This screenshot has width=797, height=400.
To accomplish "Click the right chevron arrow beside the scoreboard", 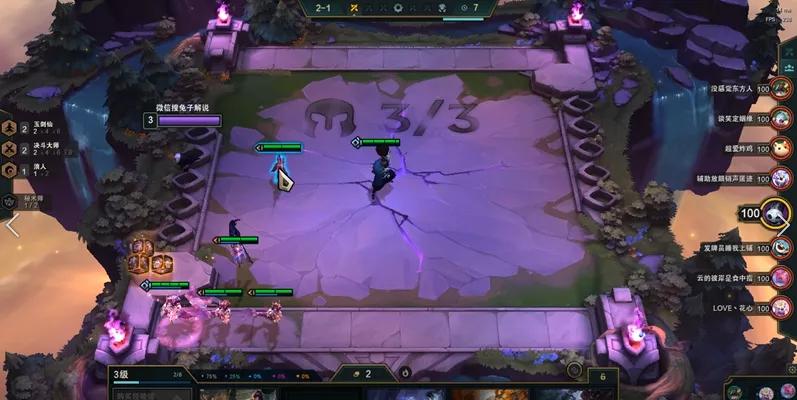I will pos(785,226).
